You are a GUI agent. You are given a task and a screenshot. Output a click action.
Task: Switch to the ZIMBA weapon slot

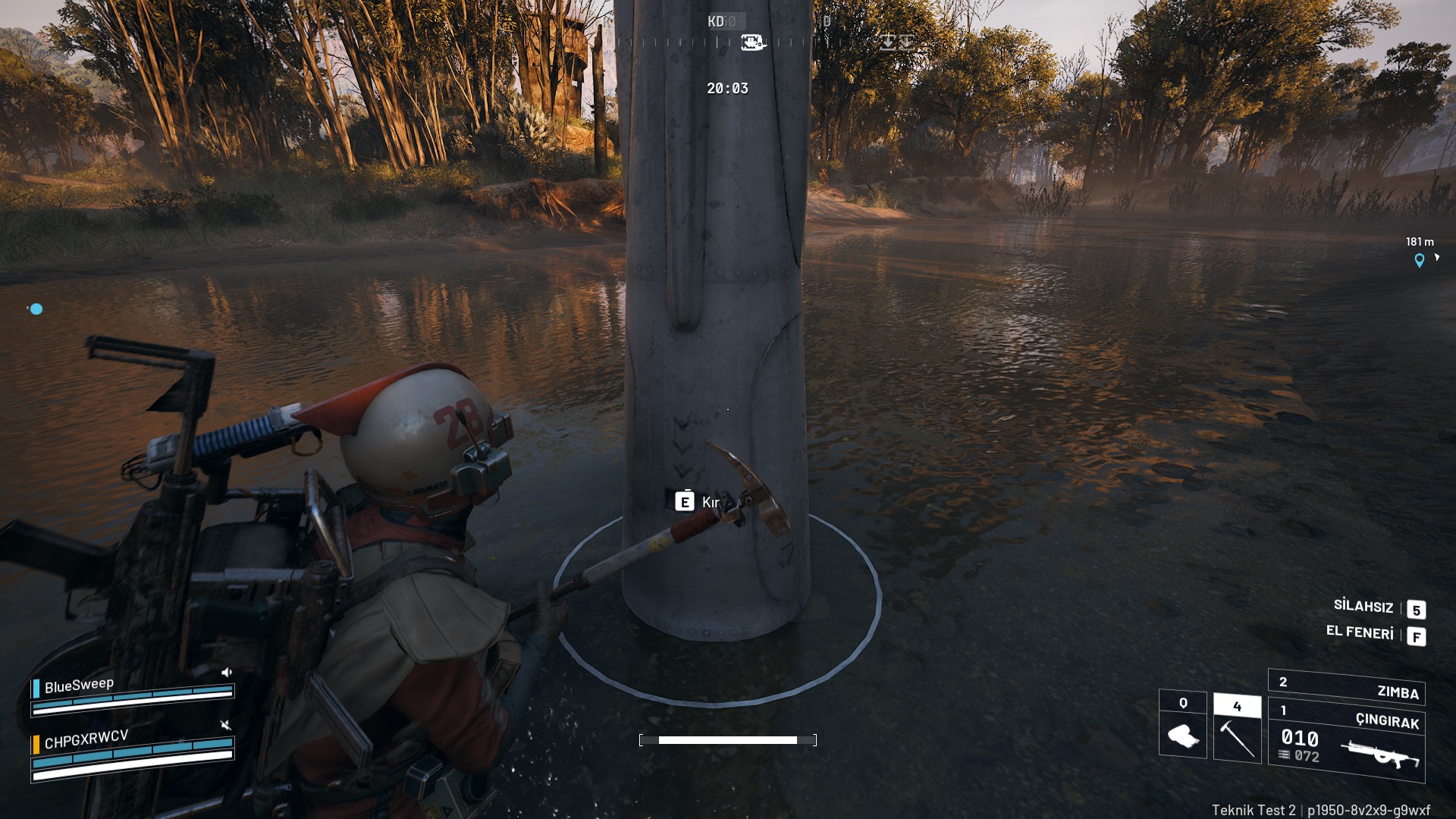point(1347,689)
